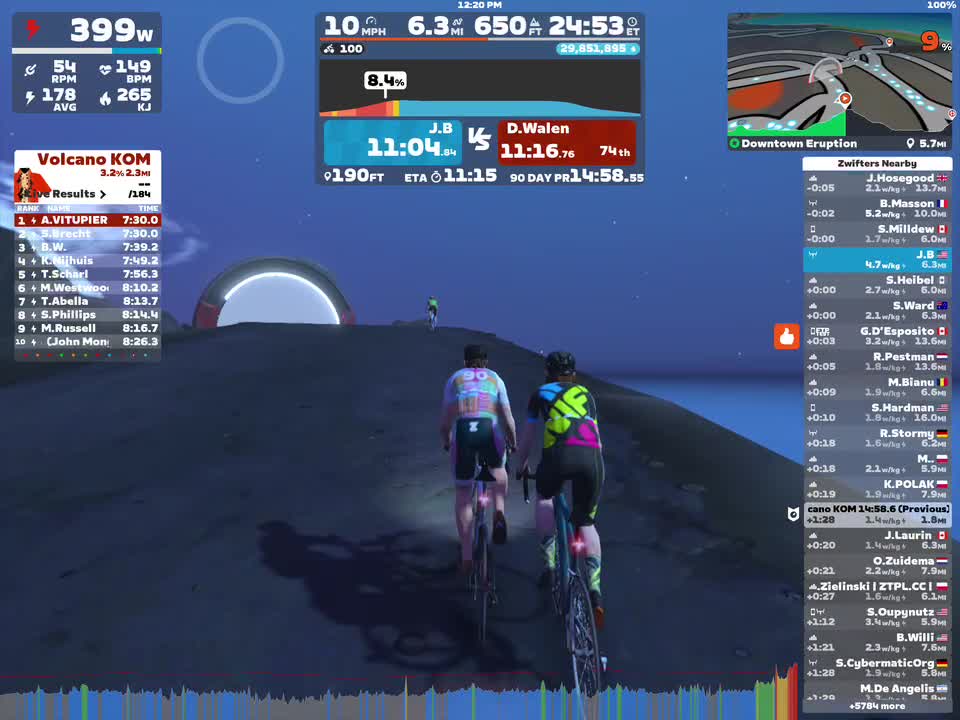Choose R.Pestman from the rider list
Screen dimensions: 960x720
[x=877, y=361]
